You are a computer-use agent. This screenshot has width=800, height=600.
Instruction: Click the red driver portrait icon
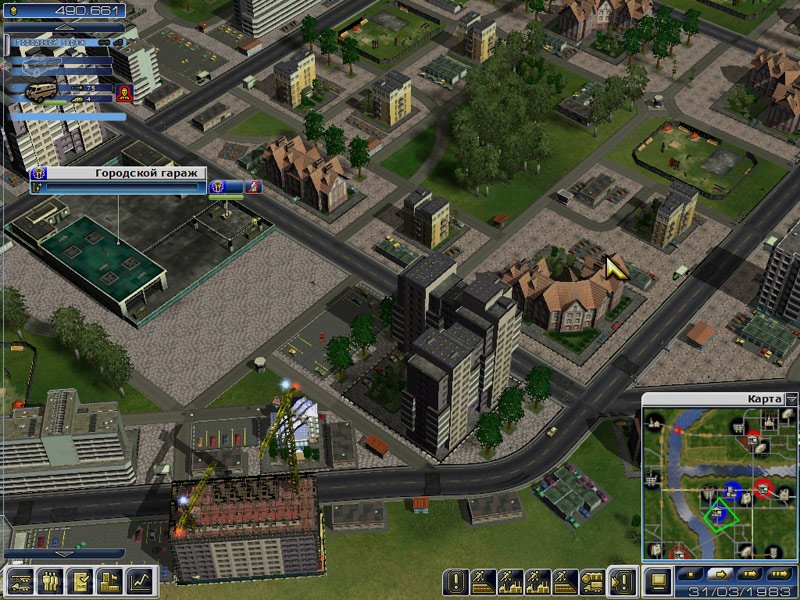[x=123, y=94]
